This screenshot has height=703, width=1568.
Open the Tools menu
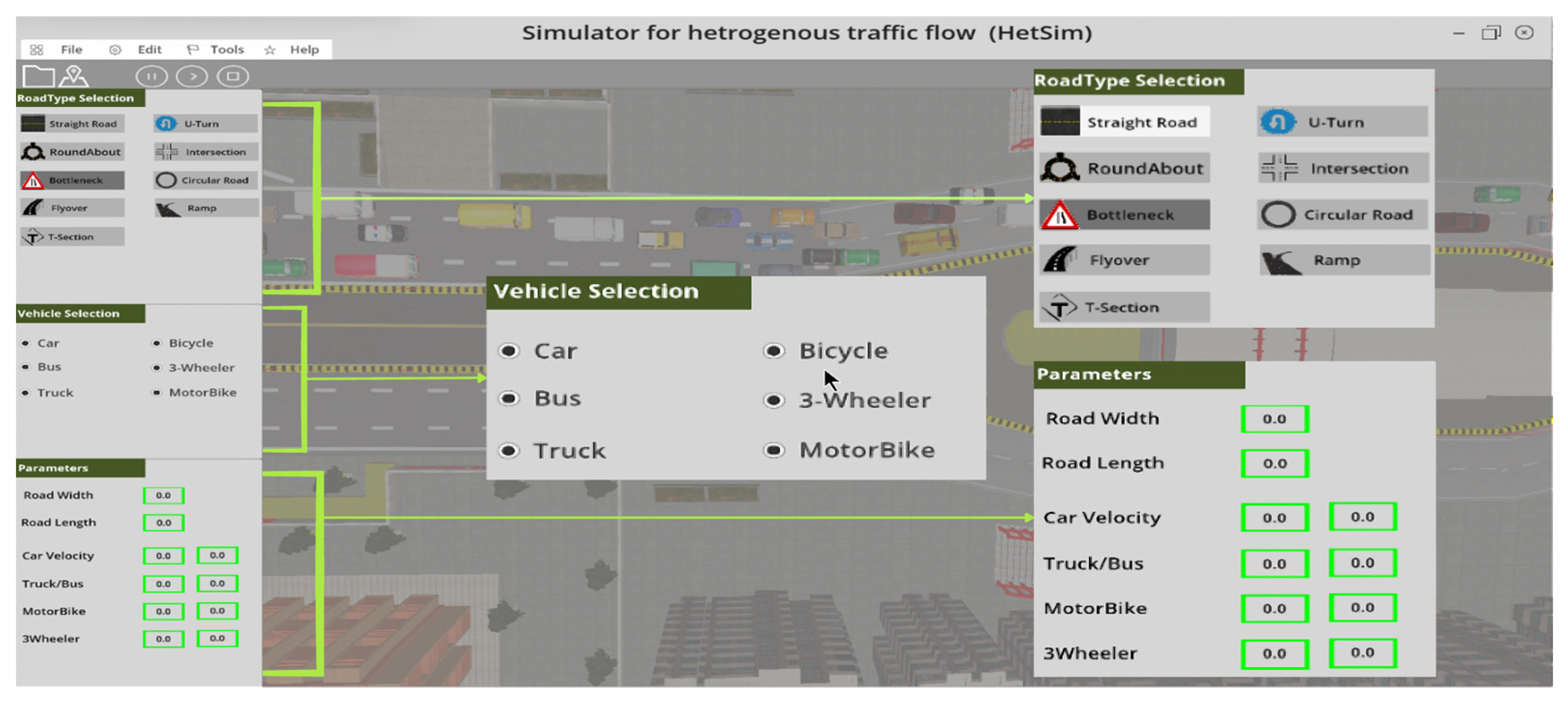click(x=226, y=49)
